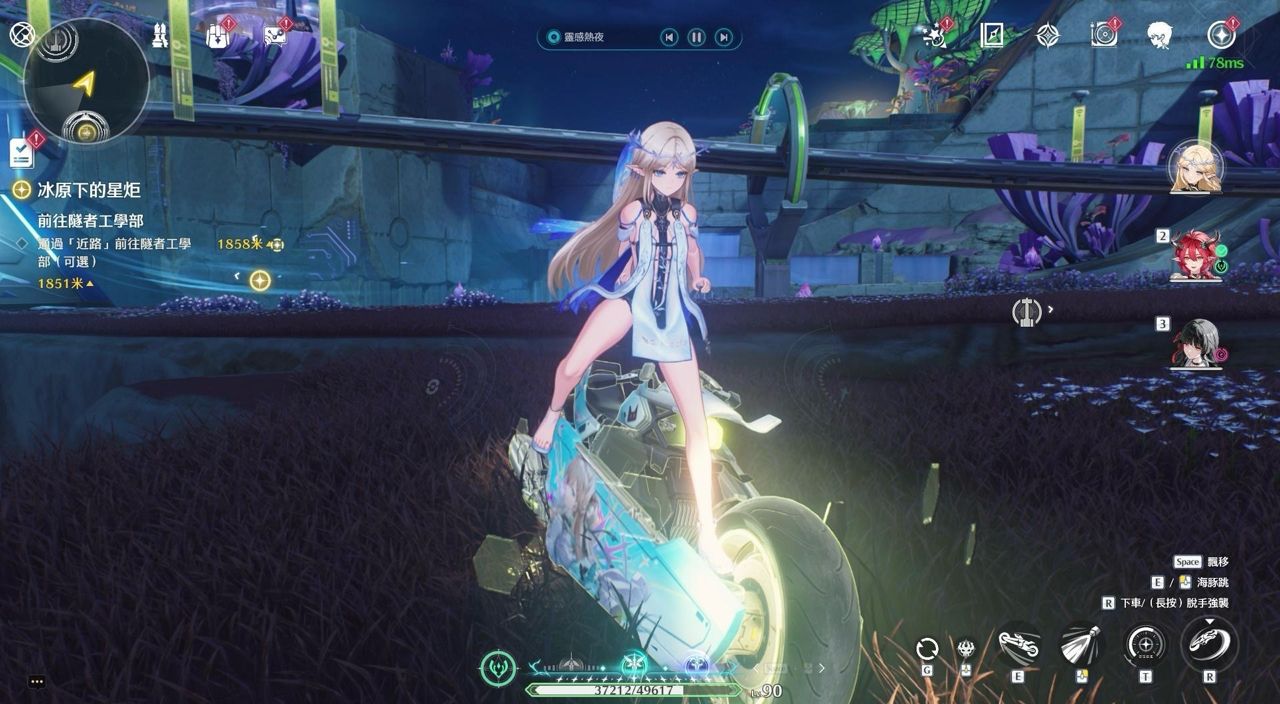This screenshot has height=704, width=1280.
Task: Use the dismount skill icon with flaming swirl
Action: [x=1209, y=643]
